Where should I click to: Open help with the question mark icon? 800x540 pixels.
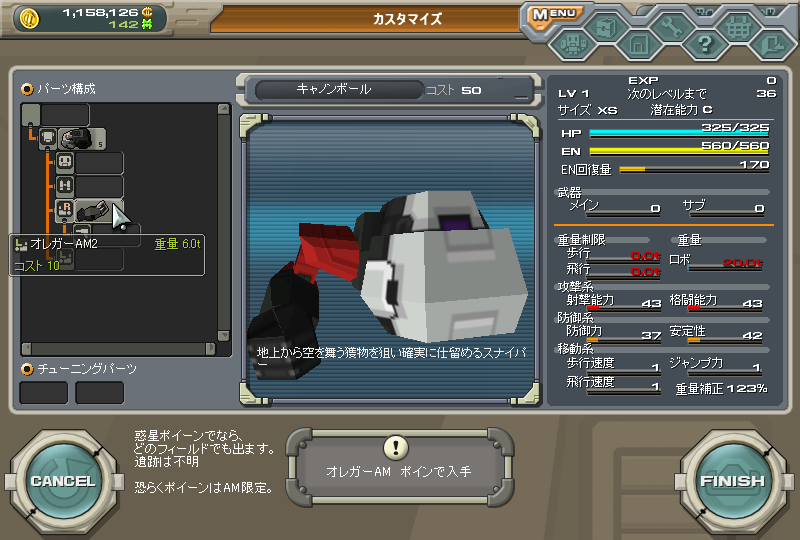(x=705, y=44)
